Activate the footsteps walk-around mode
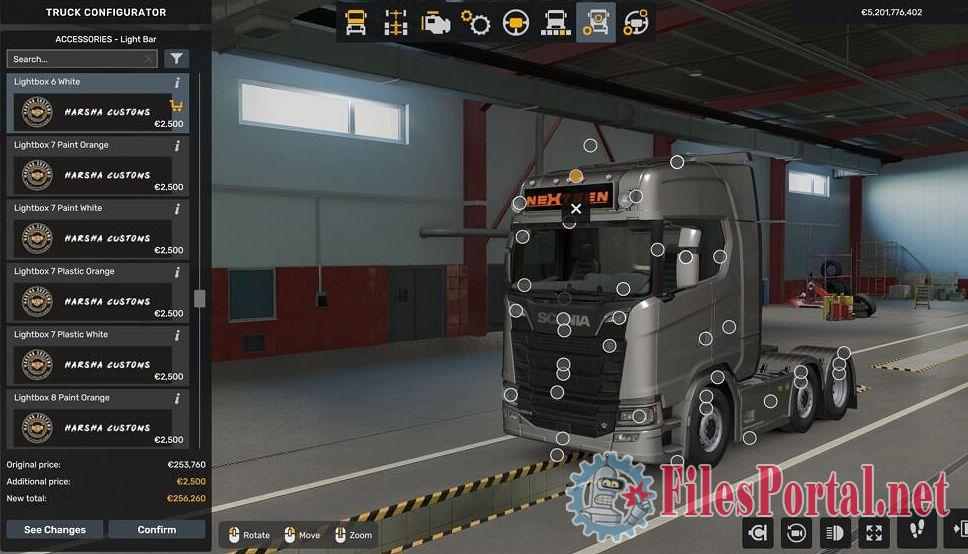The height and width of the screenshot is (554, 968). click(916, 531)
